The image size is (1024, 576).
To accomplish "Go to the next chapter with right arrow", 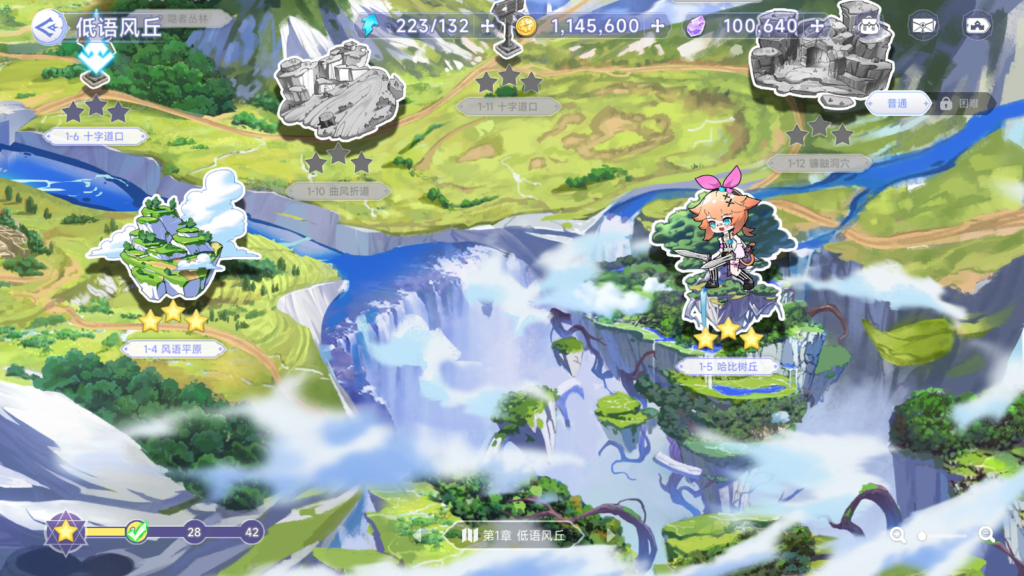I will click(610, 536).
